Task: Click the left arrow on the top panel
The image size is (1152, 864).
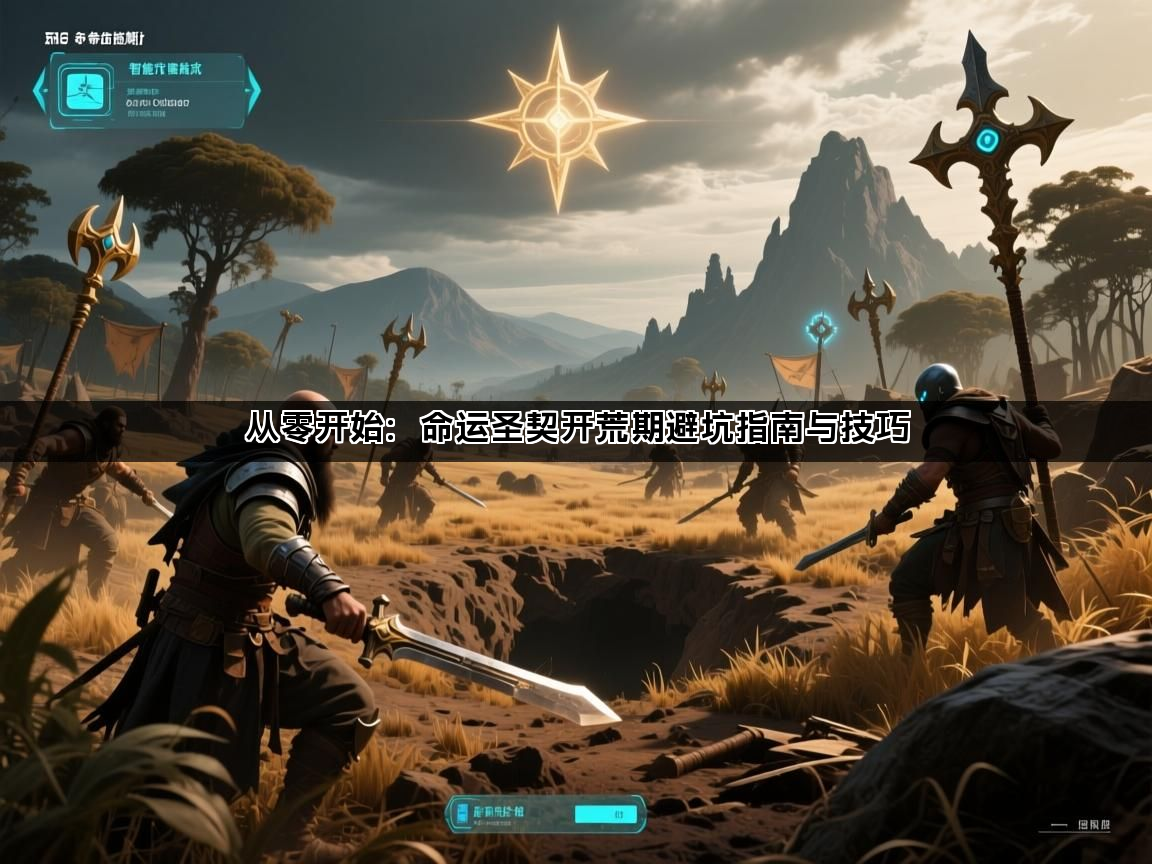Action: tap(41, 91)
